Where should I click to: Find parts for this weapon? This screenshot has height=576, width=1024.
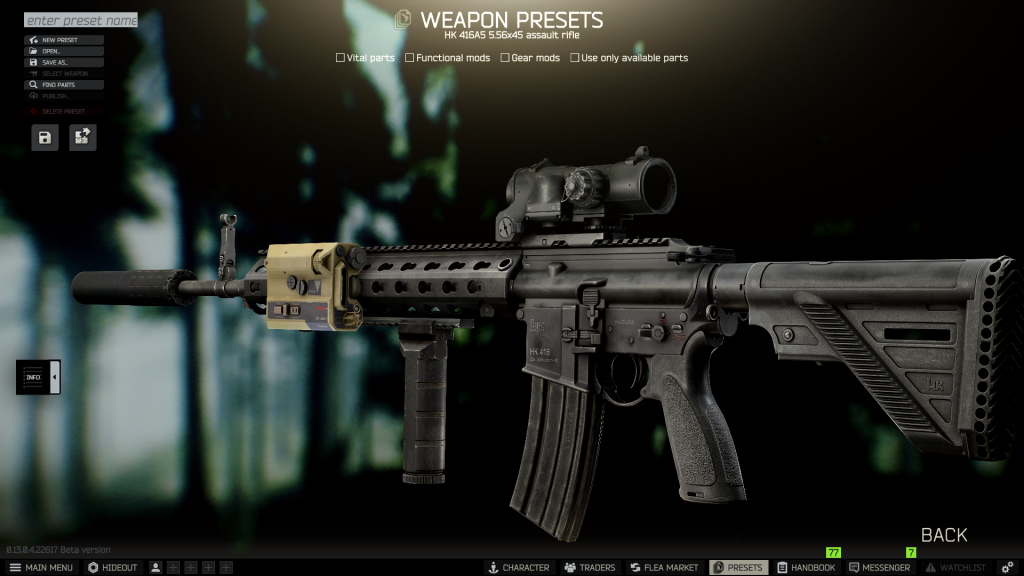coord(64,85)
